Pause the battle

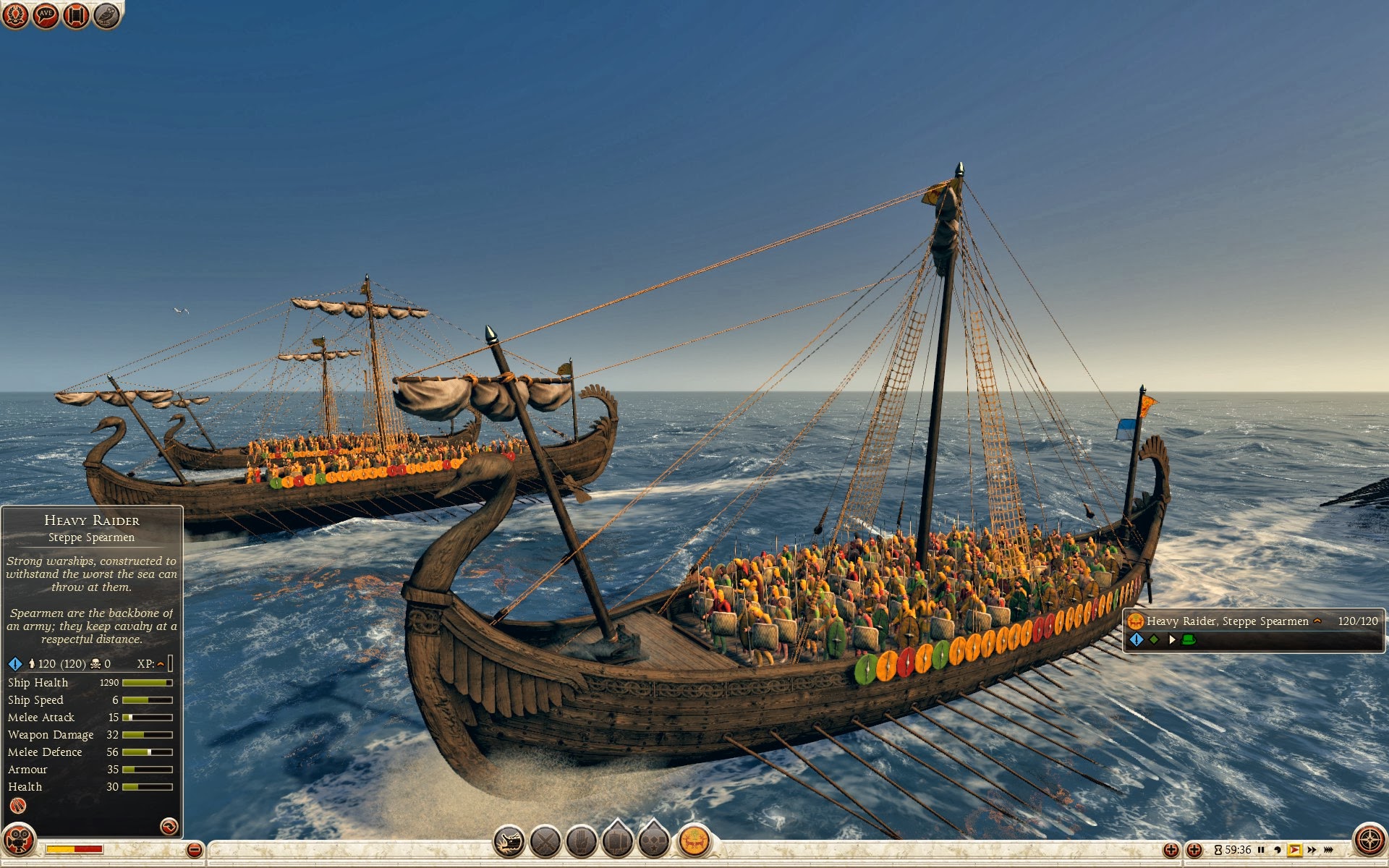pyautogui.click(x=1261, y=850)
